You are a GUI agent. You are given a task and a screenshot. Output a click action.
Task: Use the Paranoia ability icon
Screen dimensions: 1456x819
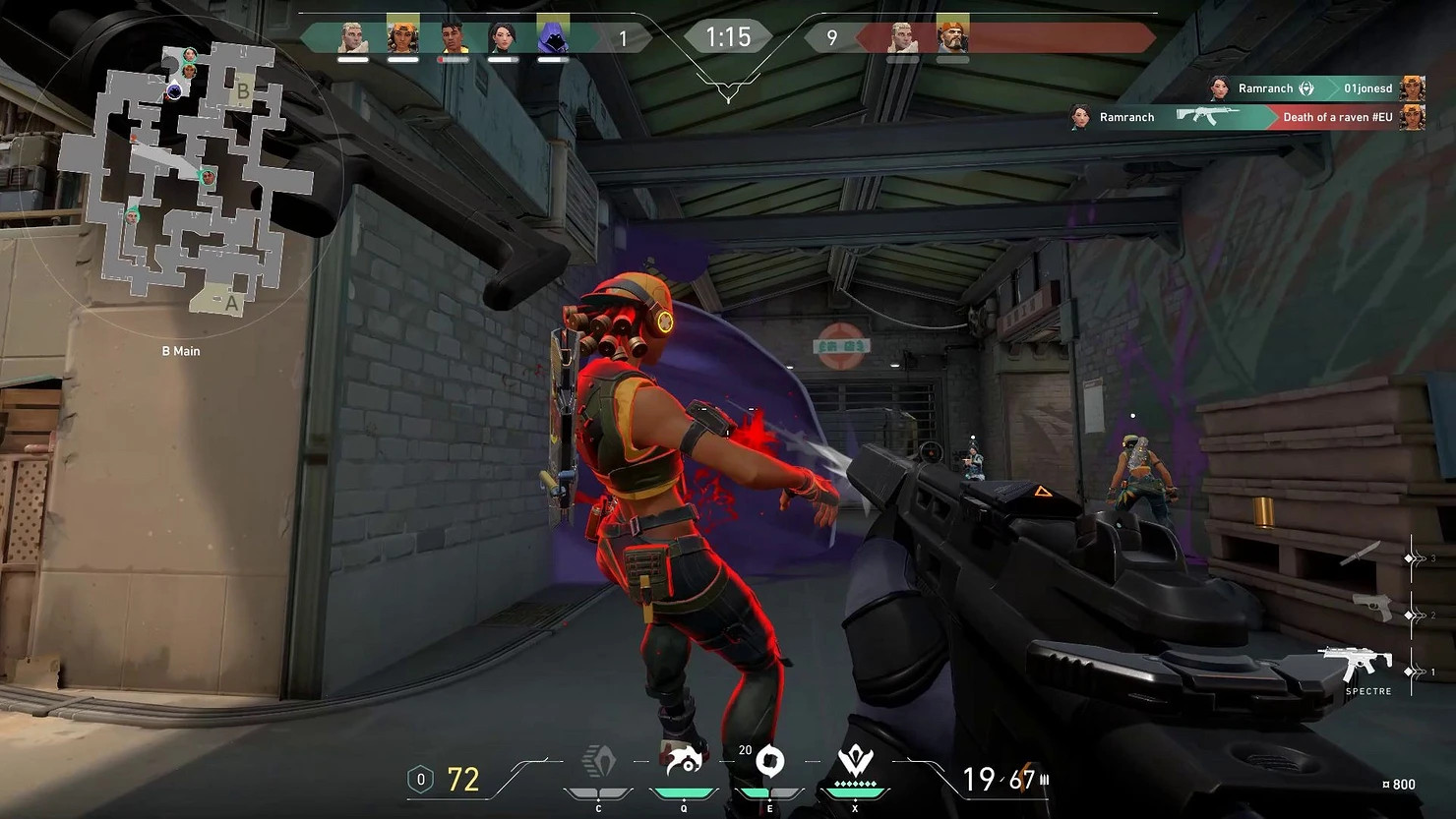click(x=684, y=764)
